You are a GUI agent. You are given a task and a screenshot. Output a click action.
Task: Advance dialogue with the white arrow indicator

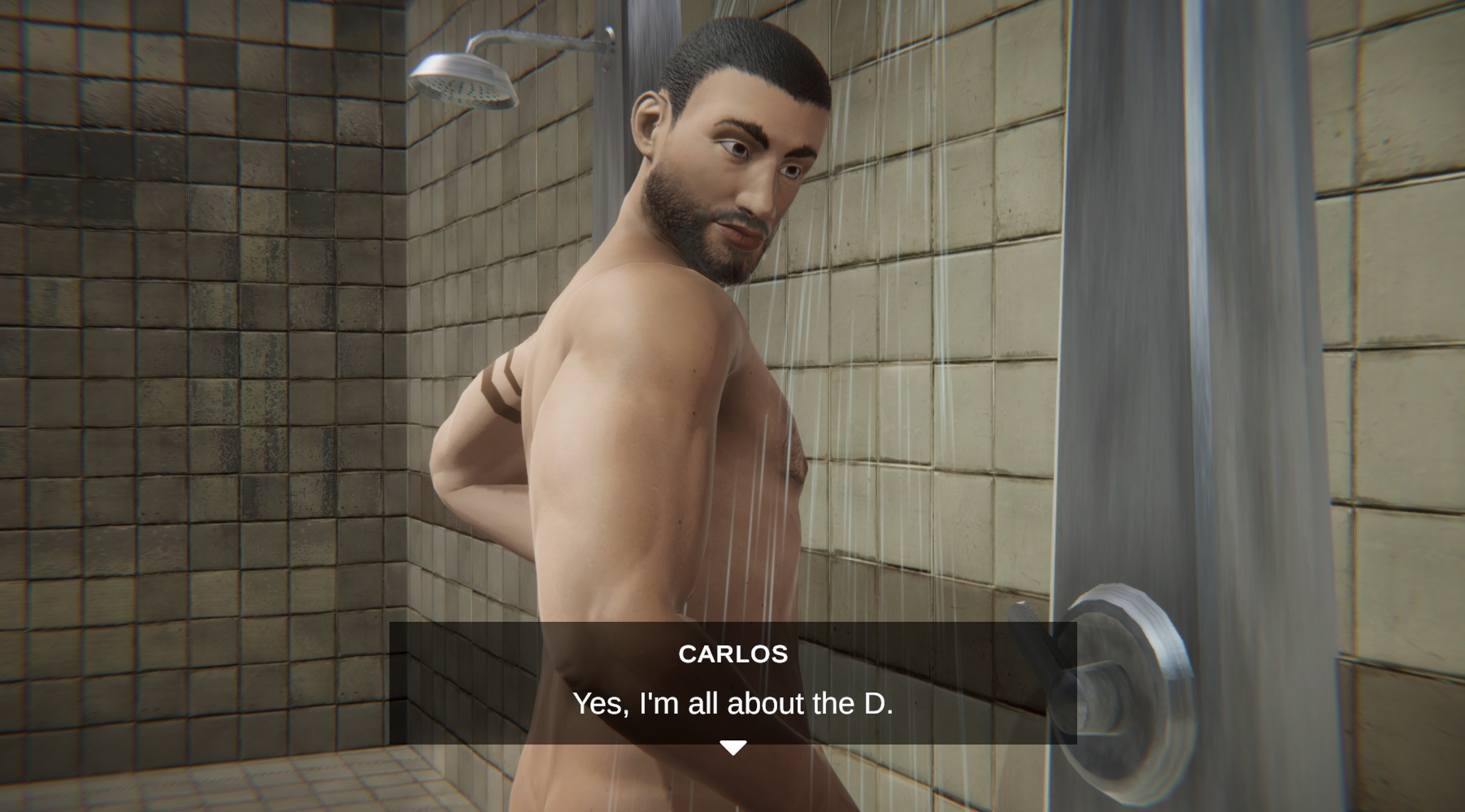pyautogui.click(x=732, y=747)
